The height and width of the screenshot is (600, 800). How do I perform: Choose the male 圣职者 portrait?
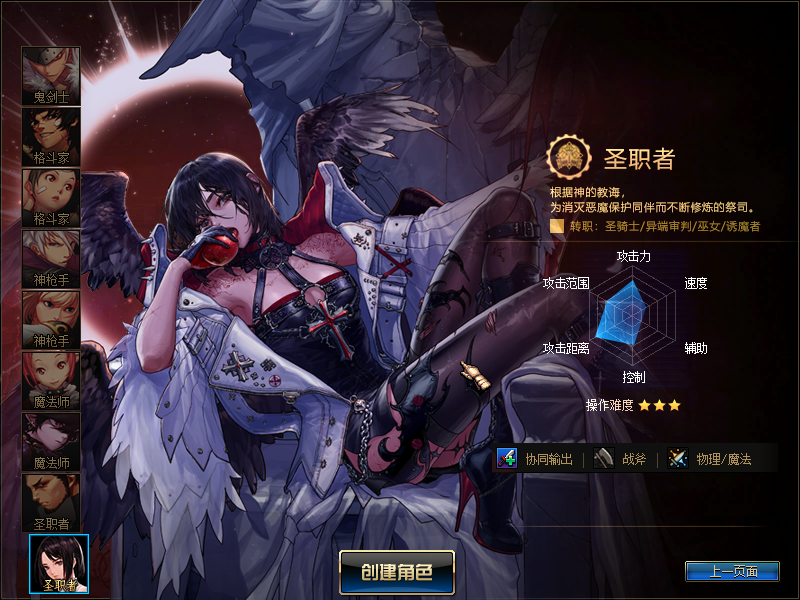51,502
